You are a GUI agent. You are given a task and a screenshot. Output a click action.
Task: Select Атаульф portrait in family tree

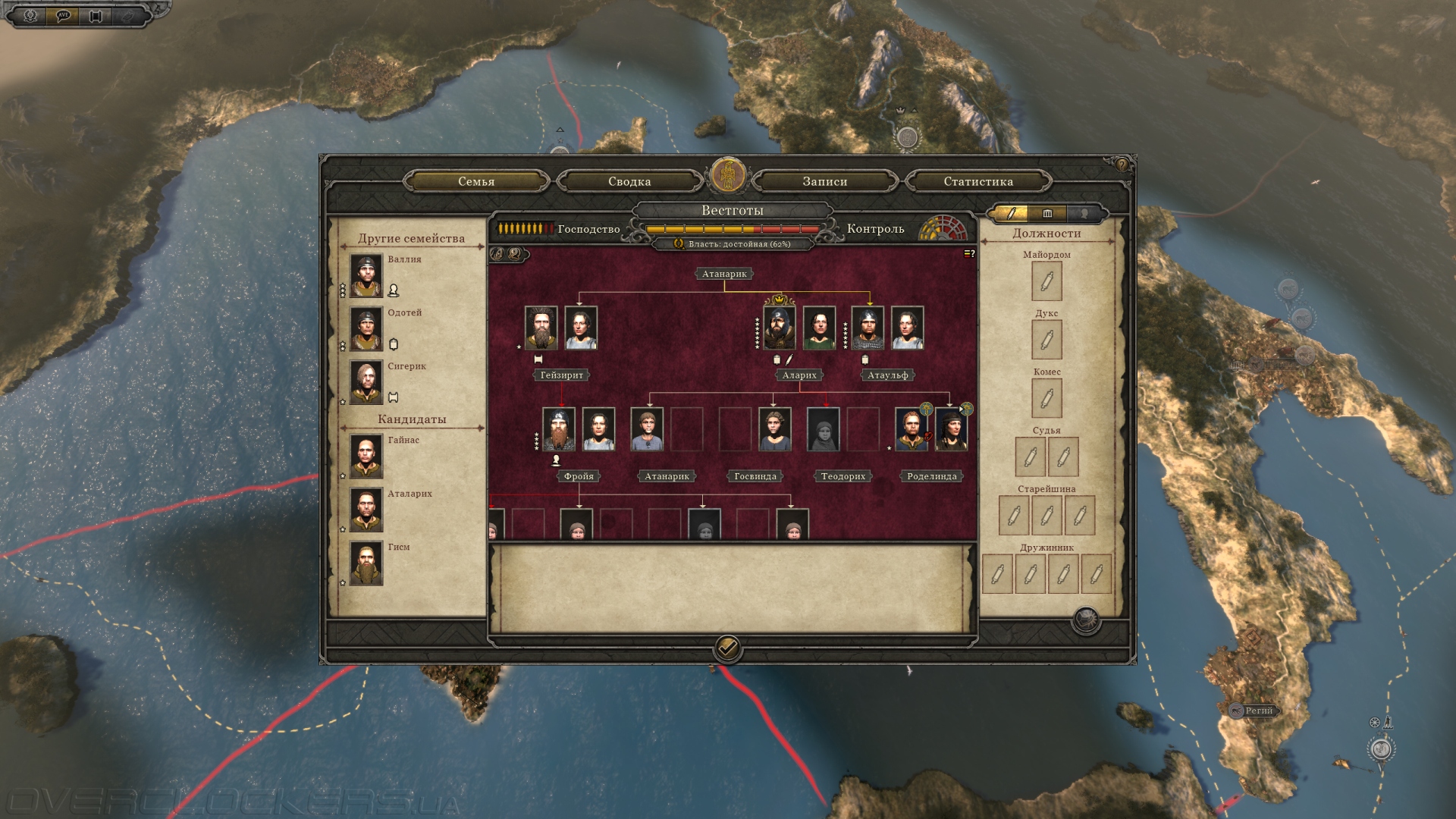[868, 328]
